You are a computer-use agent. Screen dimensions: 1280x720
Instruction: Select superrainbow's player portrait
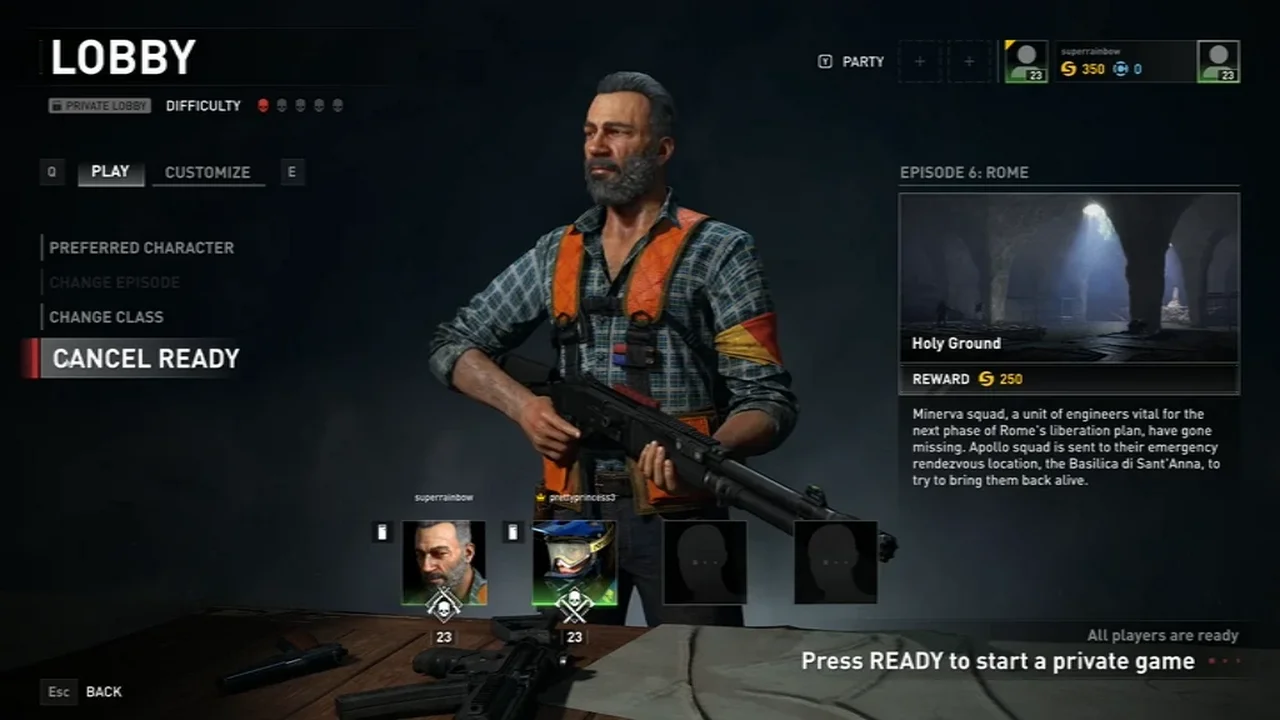click(444, 562)
